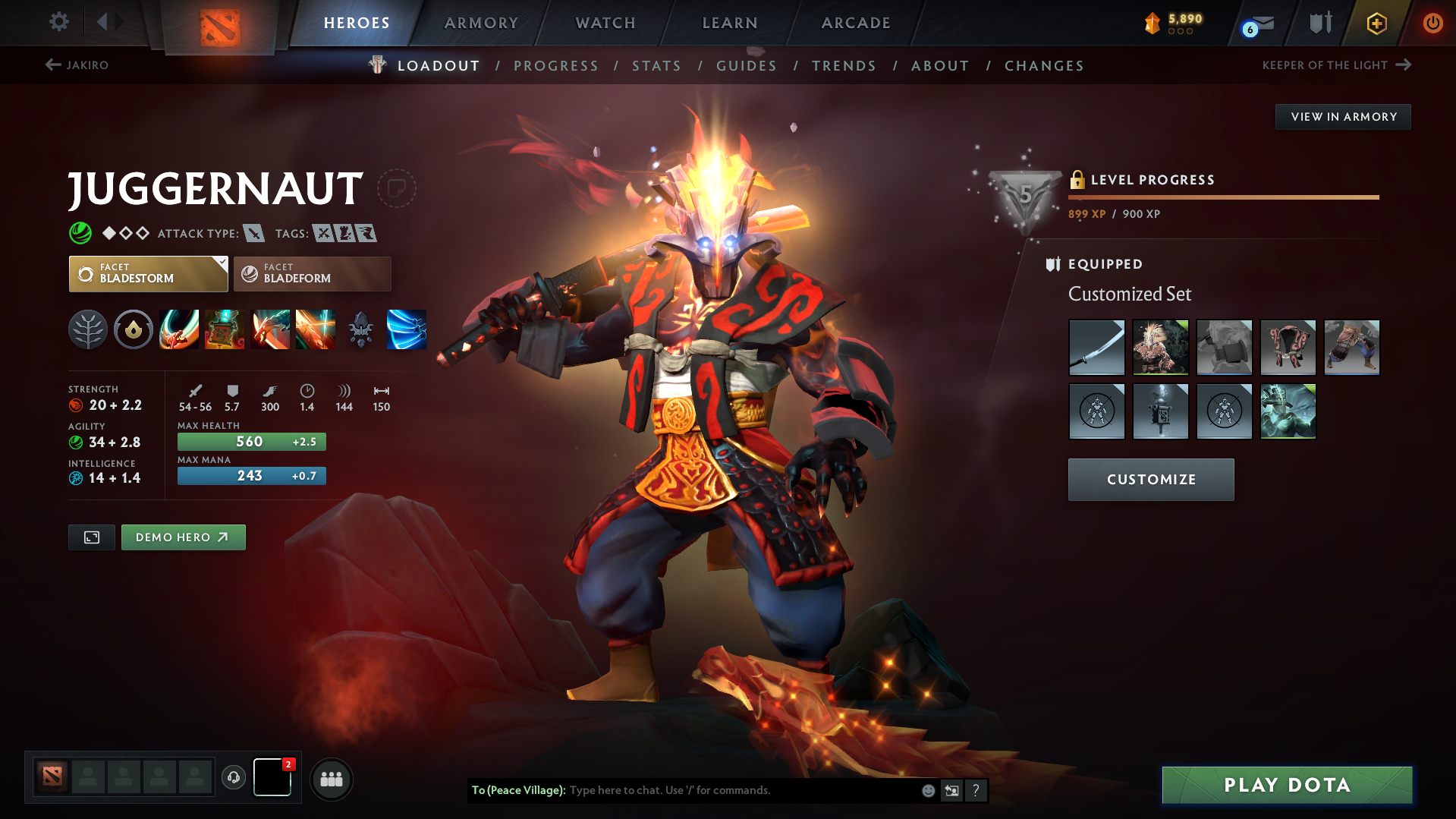The image size is (1456, 819).
Task: View the Omnislash ability icon
Action: coord(407,329)
